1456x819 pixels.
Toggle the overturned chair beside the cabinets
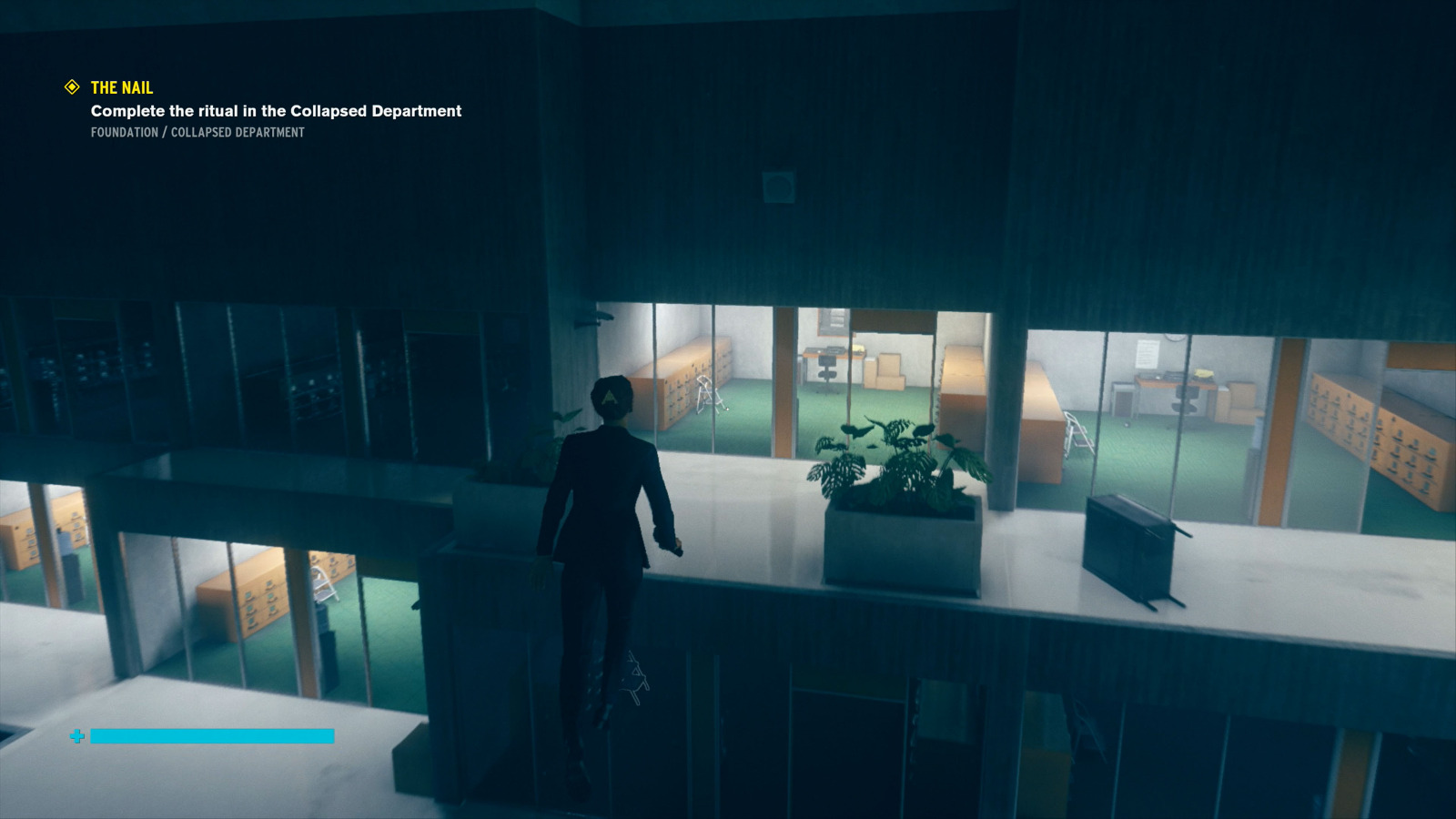(x=710, y=395)
